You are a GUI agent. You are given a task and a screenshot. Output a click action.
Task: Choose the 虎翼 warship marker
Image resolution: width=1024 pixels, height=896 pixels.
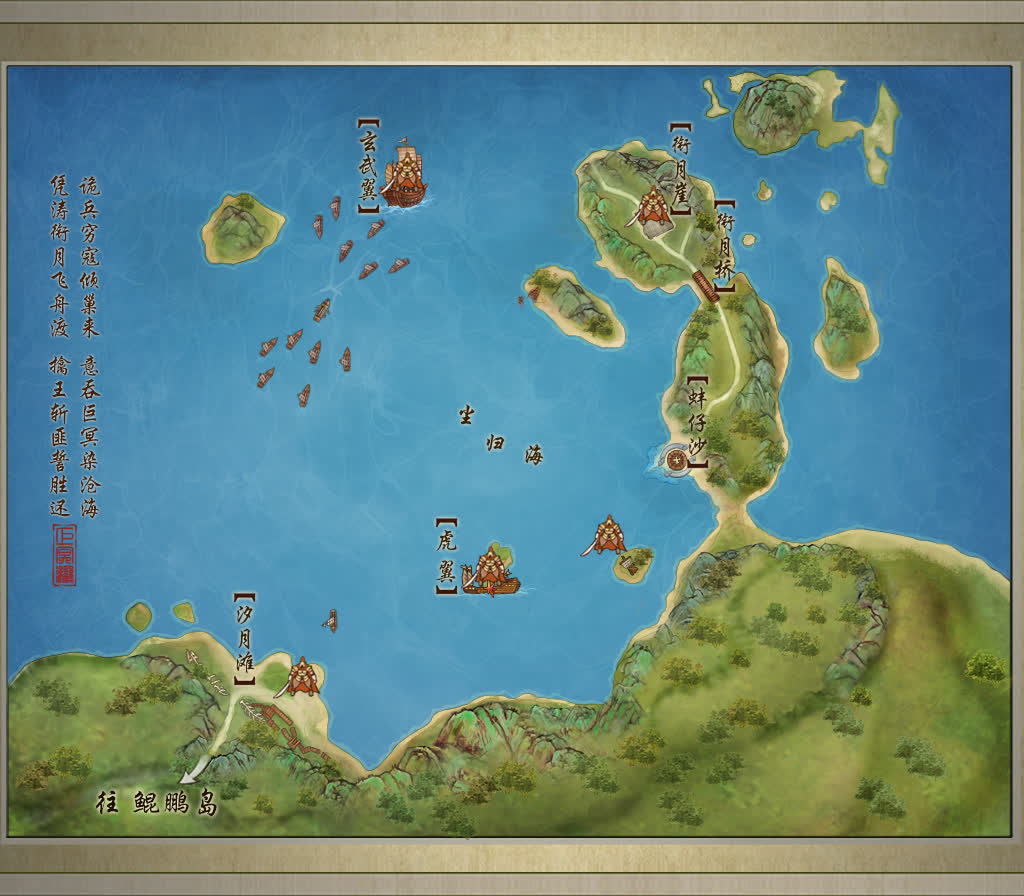pos(490,573)
